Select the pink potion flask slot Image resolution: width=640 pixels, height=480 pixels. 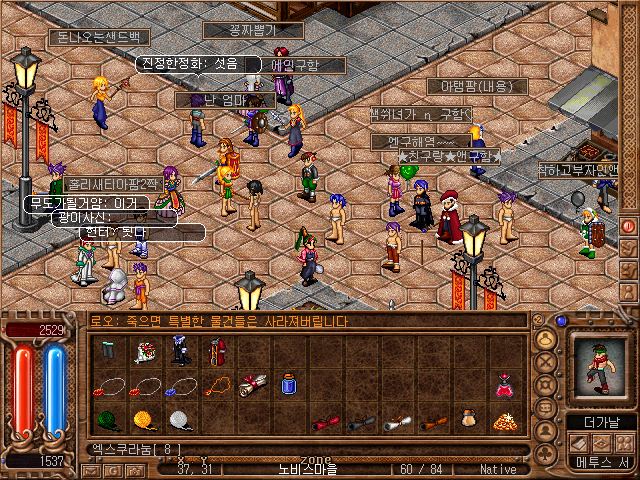[504, 385]
